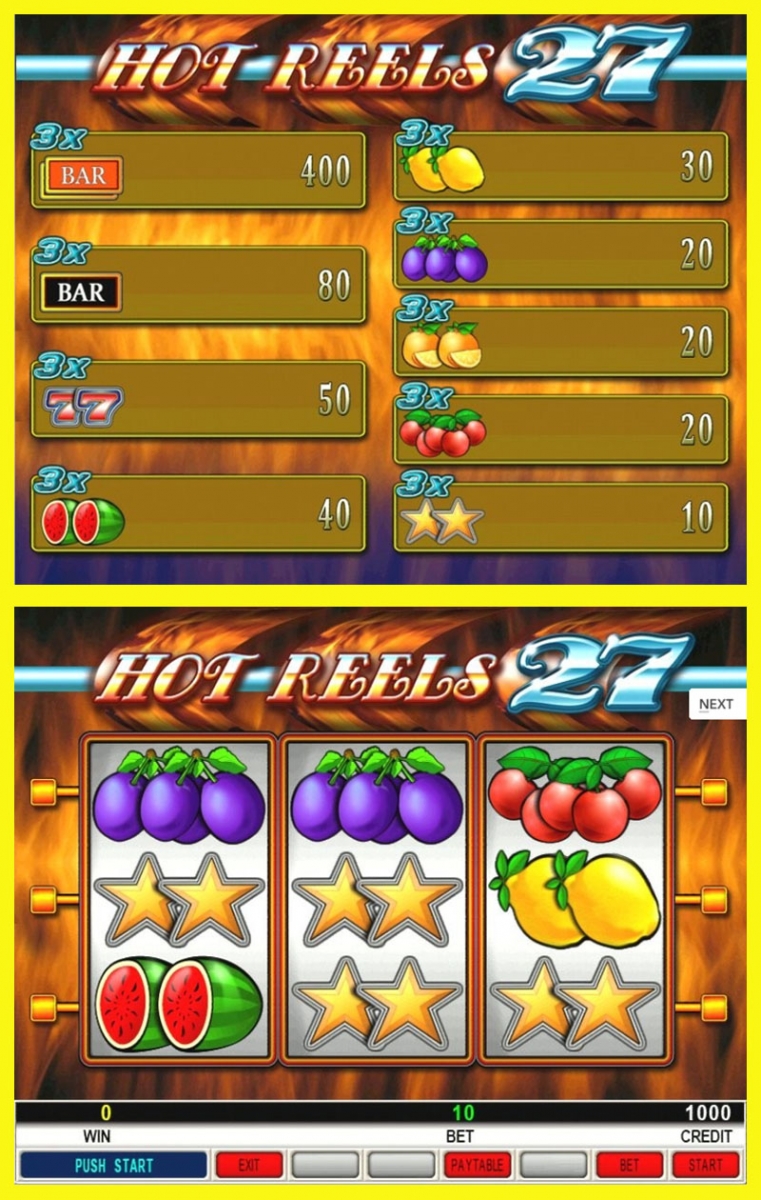Open the PAYTABLE
This screenshot has height=1200, width=761.
tap(477, 1165)
